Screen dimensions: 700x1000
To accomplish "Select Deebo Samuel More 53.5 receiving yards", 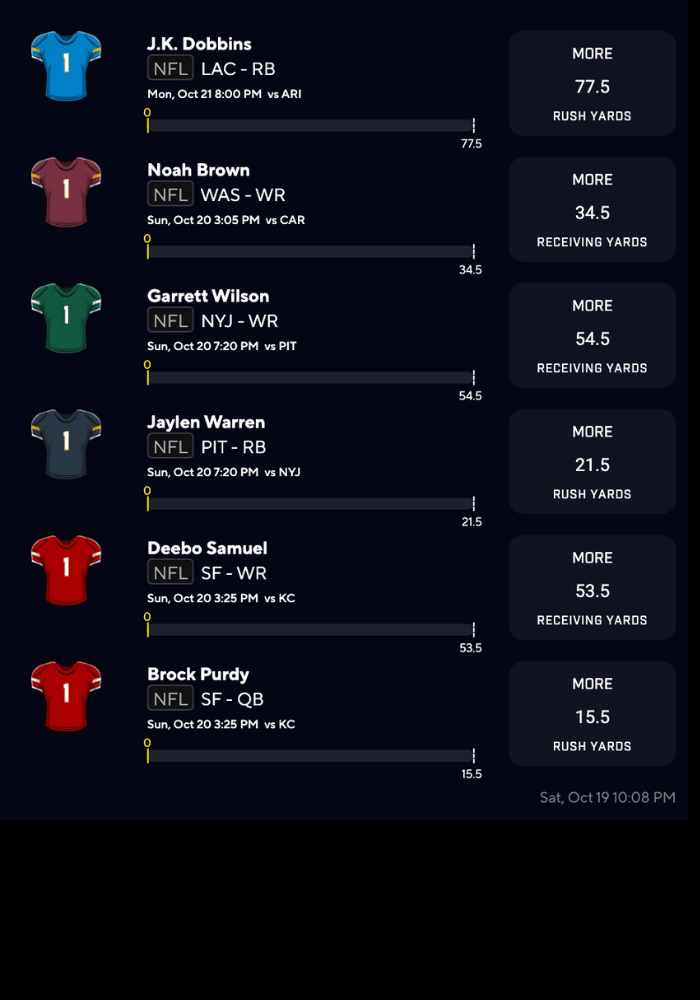I will (592, 587).
